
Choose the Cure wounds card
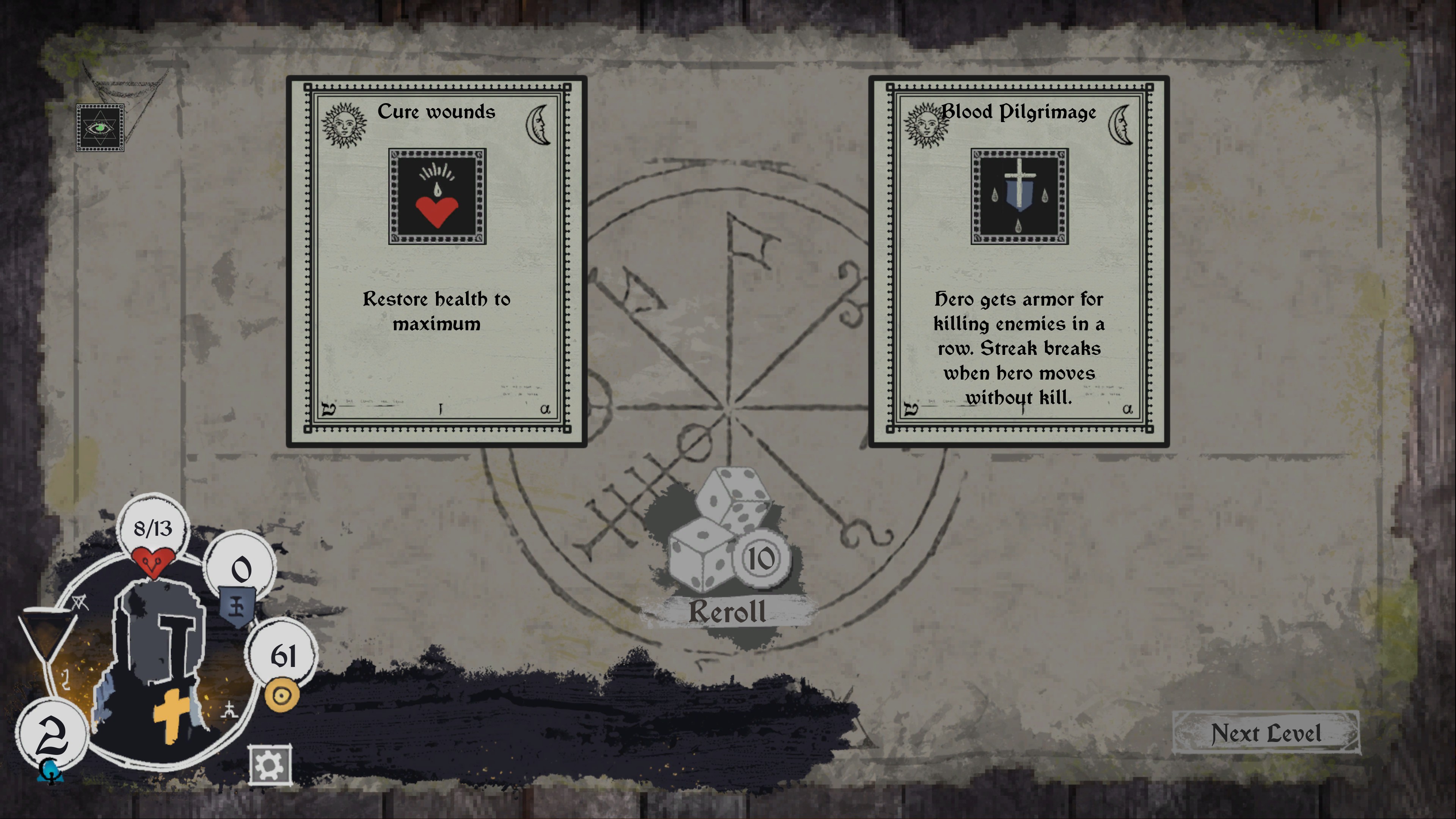436,260
